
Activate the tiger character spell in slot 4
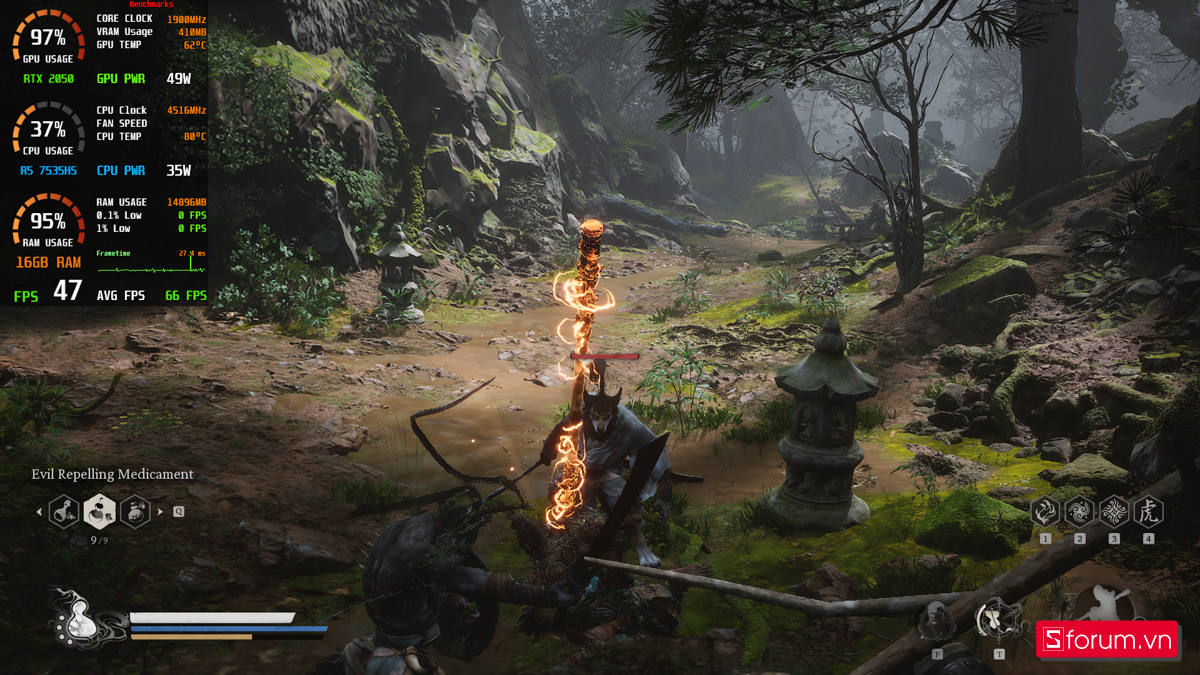(x=1148, y=512)
